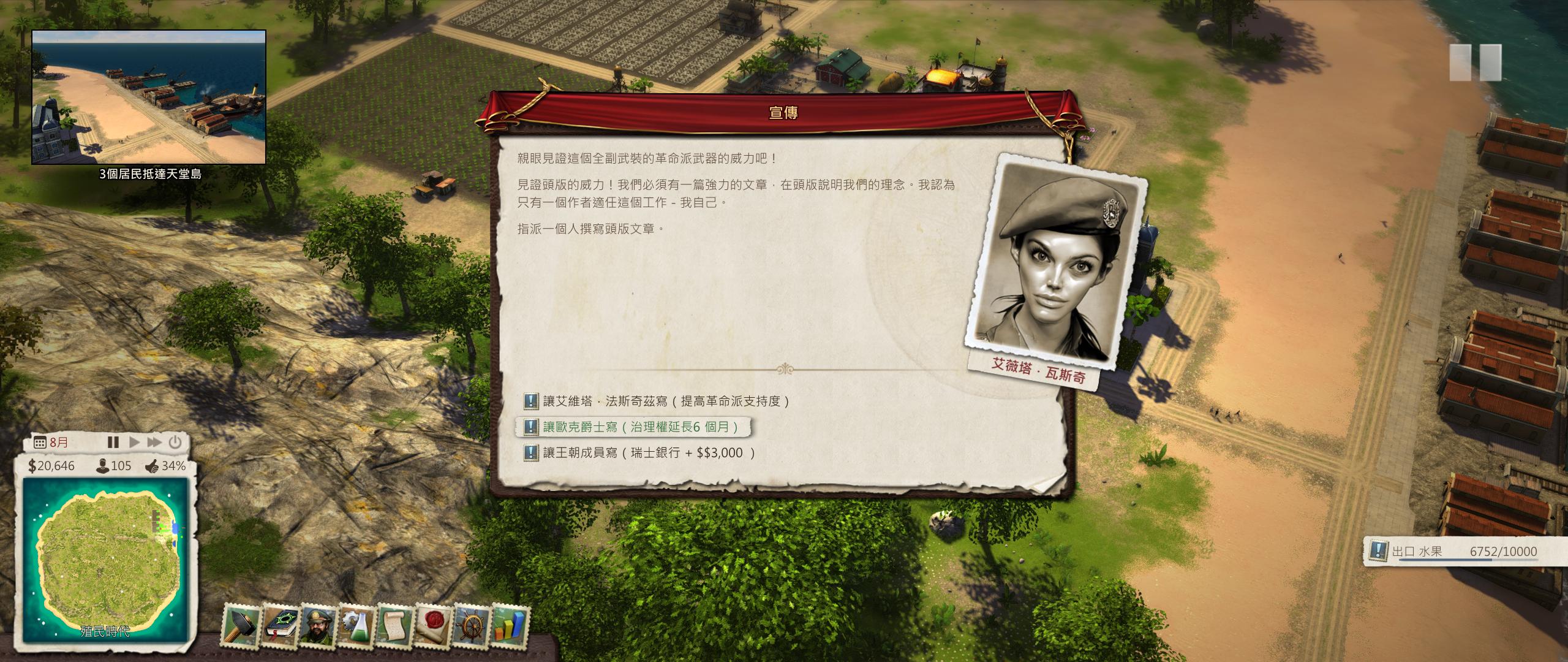View the residents-arrived notification thumbnail

(x=149, y=97)
